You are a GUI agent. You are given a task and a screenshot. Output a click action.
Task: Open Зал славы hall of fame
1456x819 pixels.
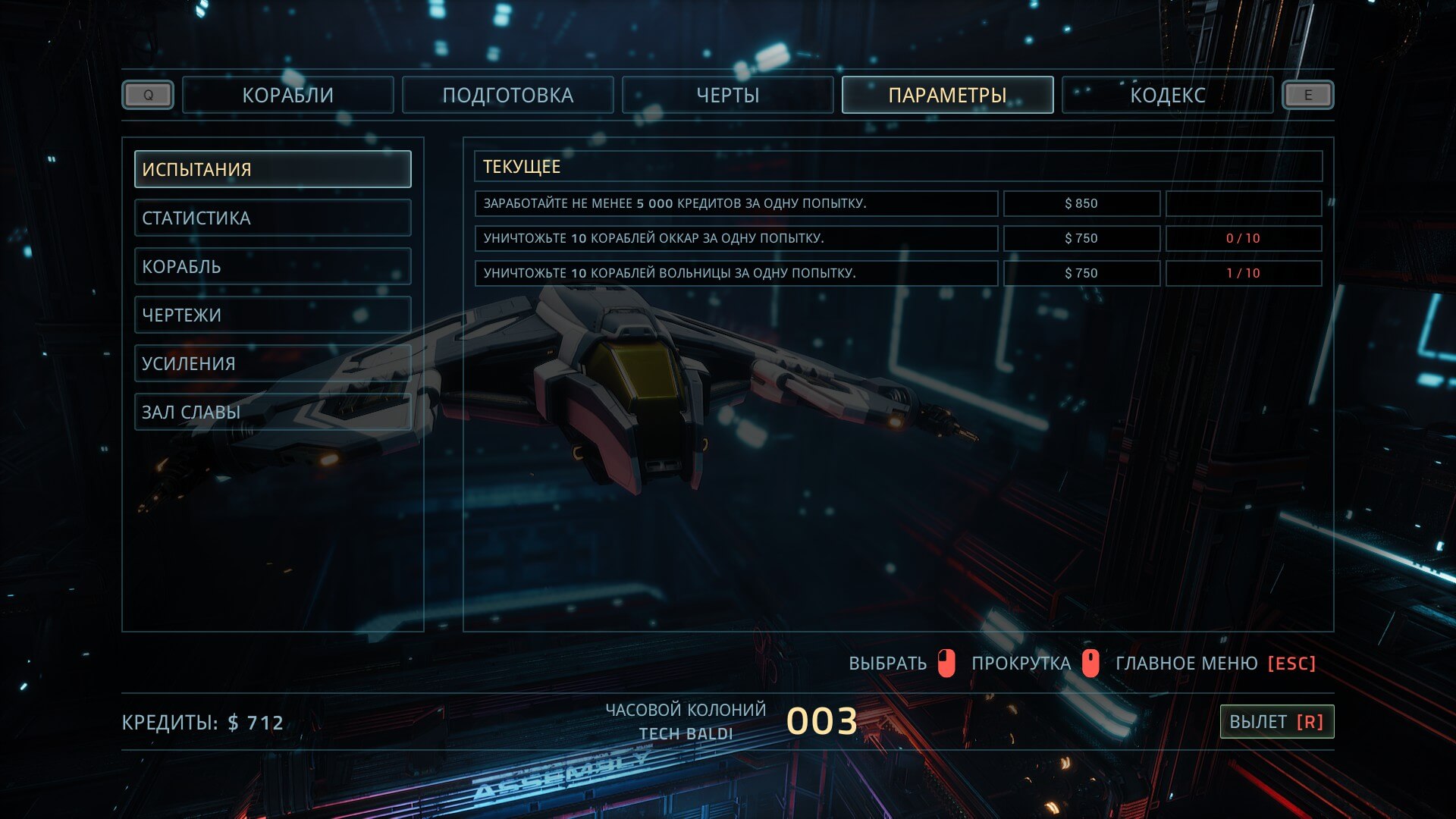273,412
